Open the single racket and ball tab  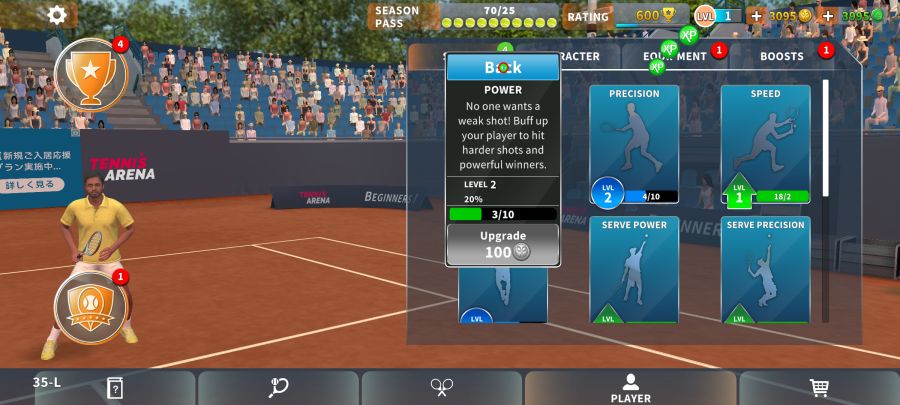(279, 388)
